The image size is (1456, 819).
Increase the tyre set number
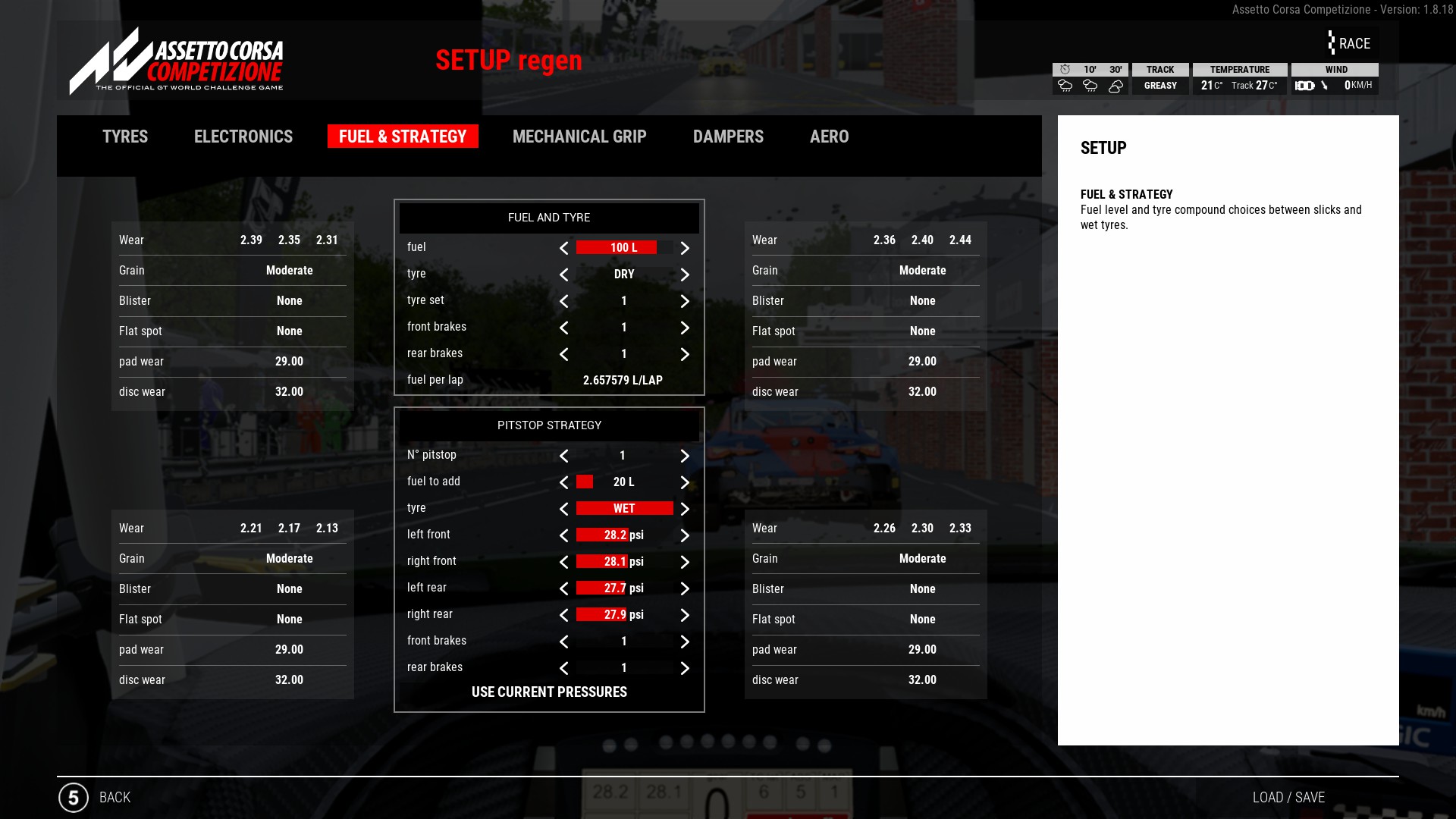[685, 301]
